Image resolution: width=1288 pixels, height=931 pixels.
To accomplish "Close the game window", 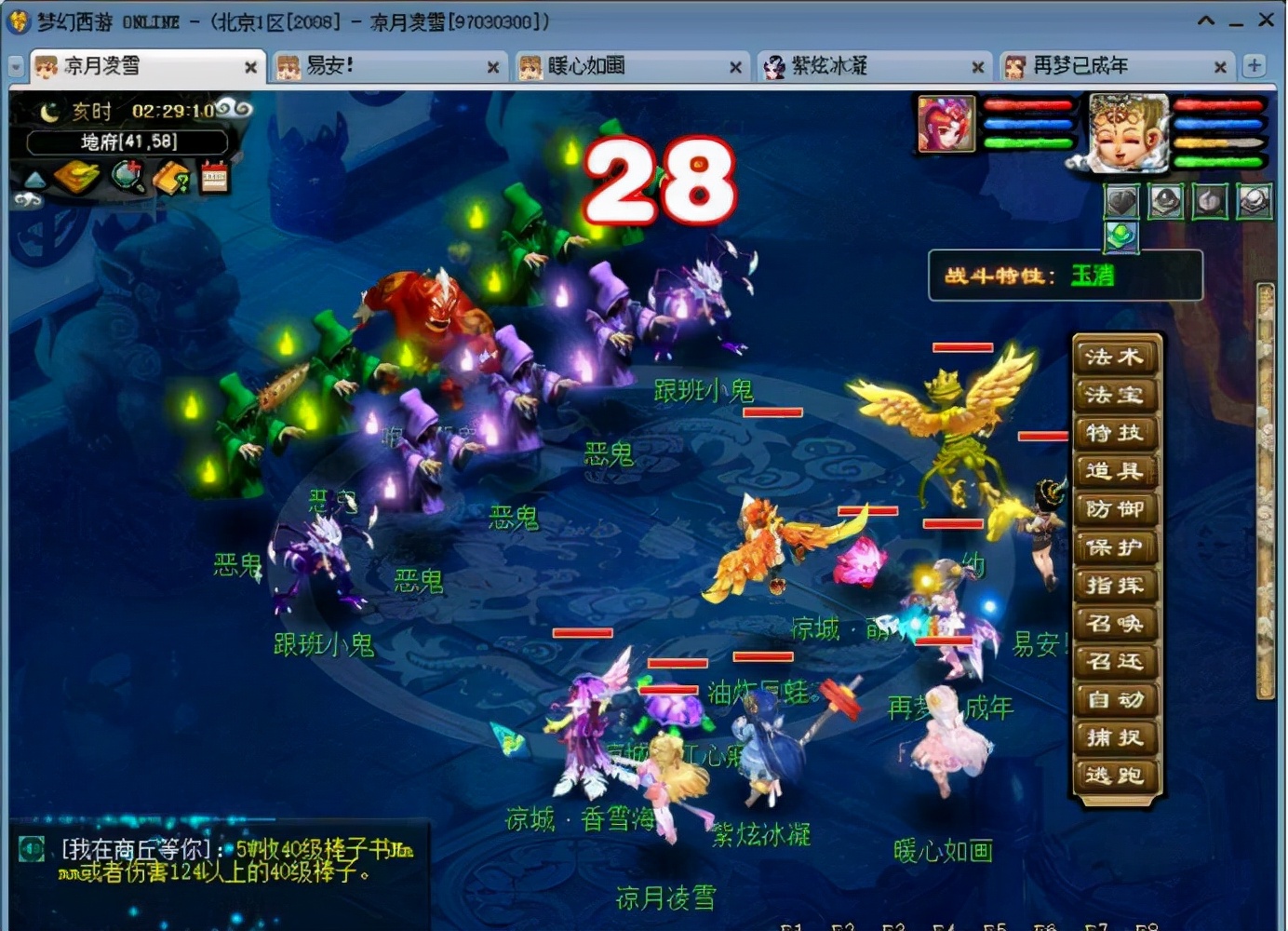I will [x=1267, y=20].
